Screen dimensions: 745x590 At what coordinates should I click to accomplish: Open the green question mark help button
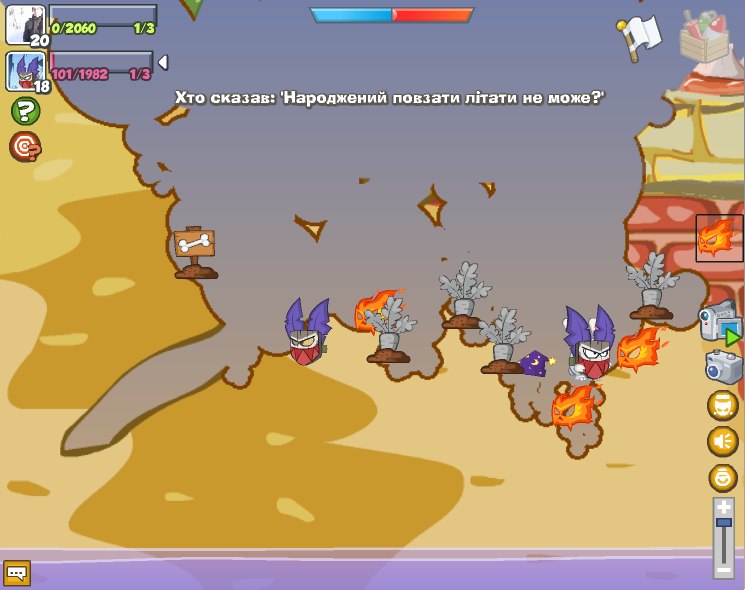tap(25, 110)
